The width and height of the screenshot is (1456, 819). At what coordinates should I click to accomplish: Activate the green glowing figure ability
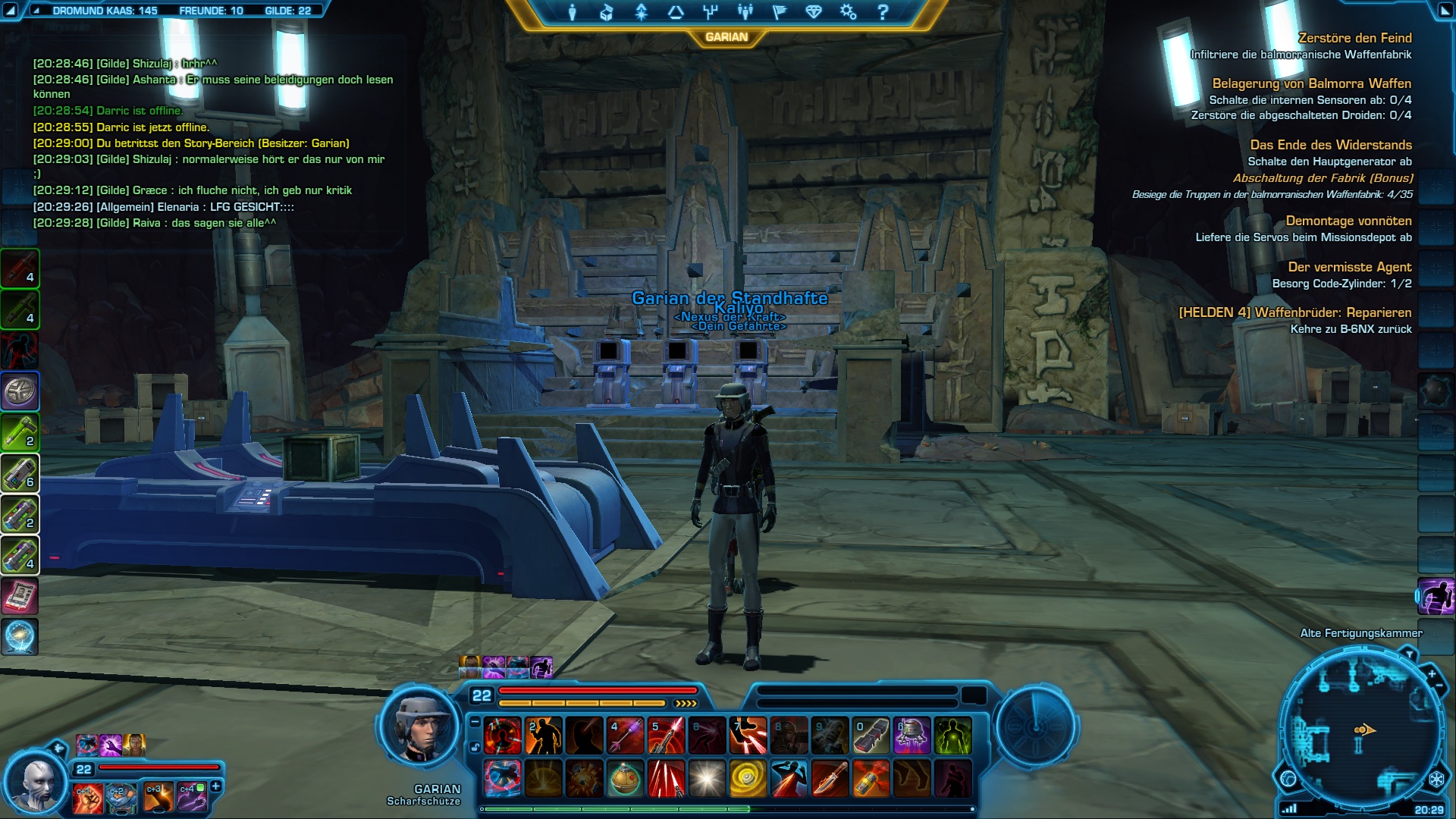952,736
